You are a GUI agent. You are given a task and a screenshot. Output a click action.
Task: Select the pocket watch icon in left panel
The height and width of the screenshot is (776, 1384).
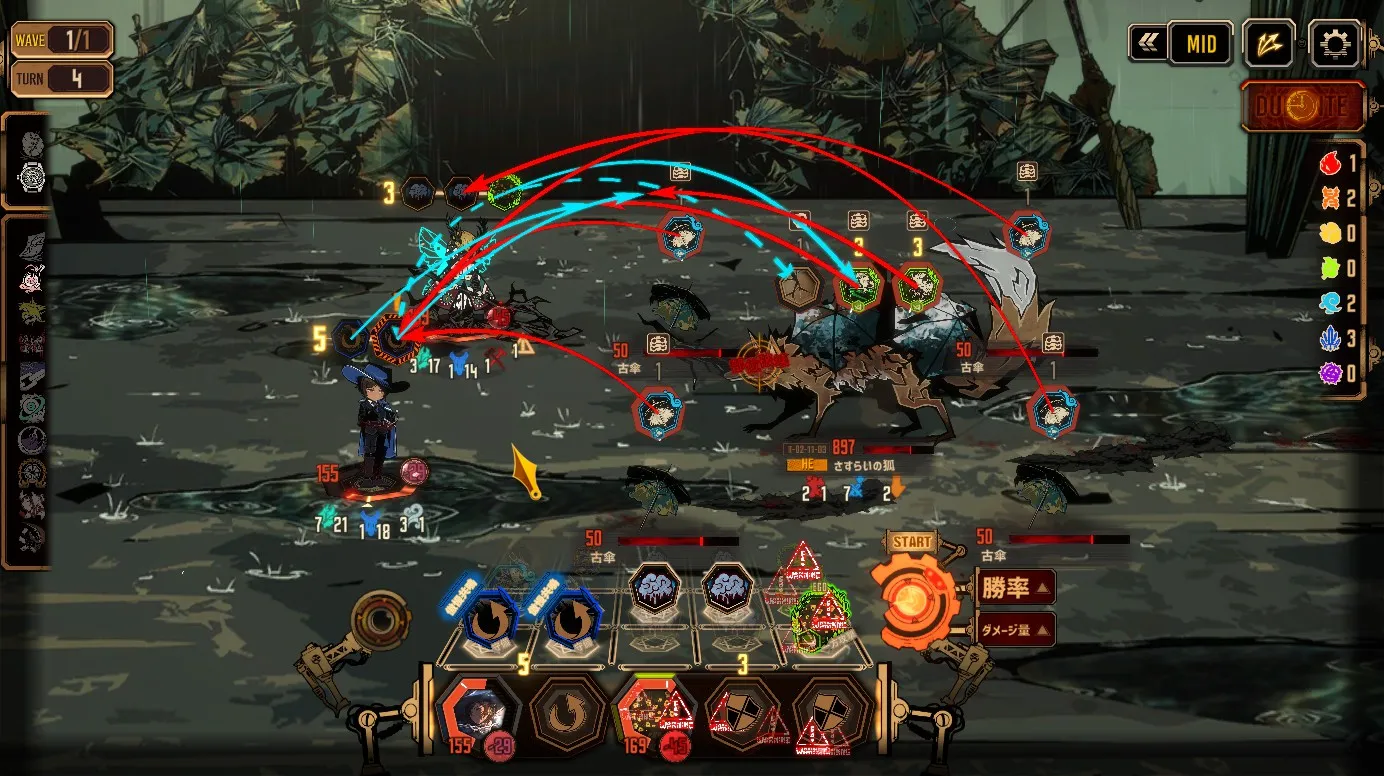pos(34,178)
